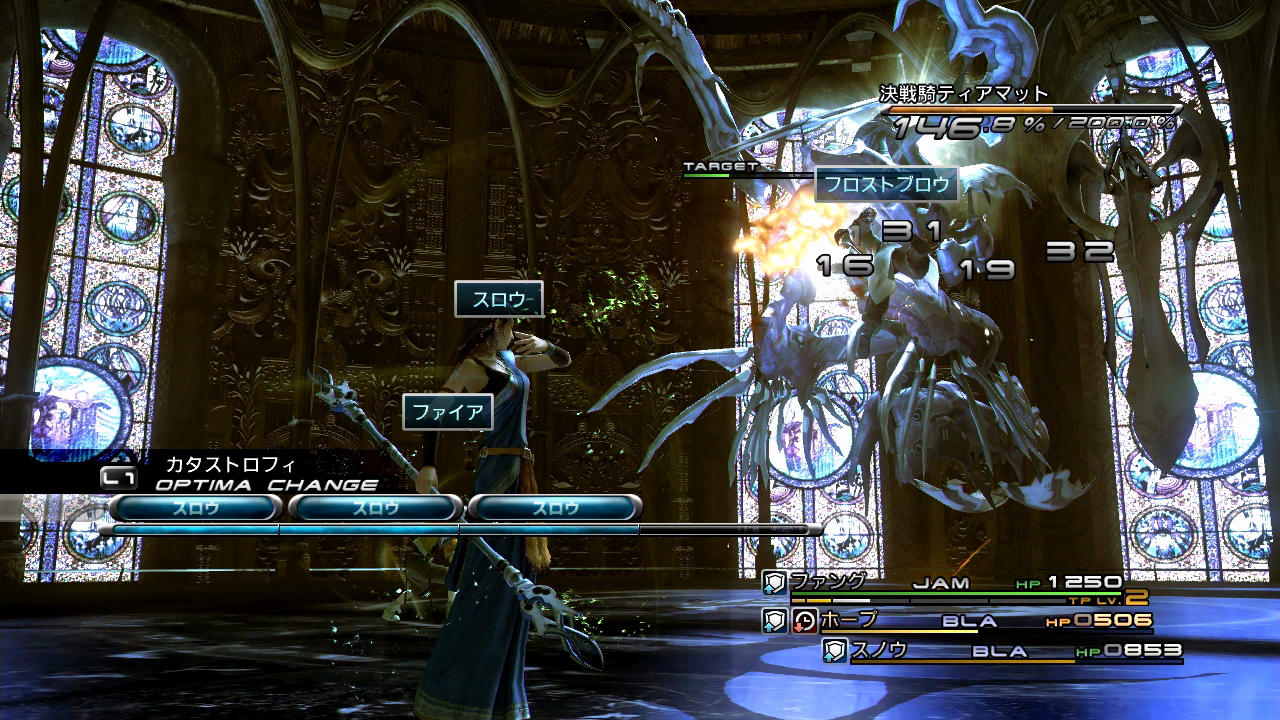Choose ホープ in the party list
This screenshot has width=1280, height=720.
[850, 621]
